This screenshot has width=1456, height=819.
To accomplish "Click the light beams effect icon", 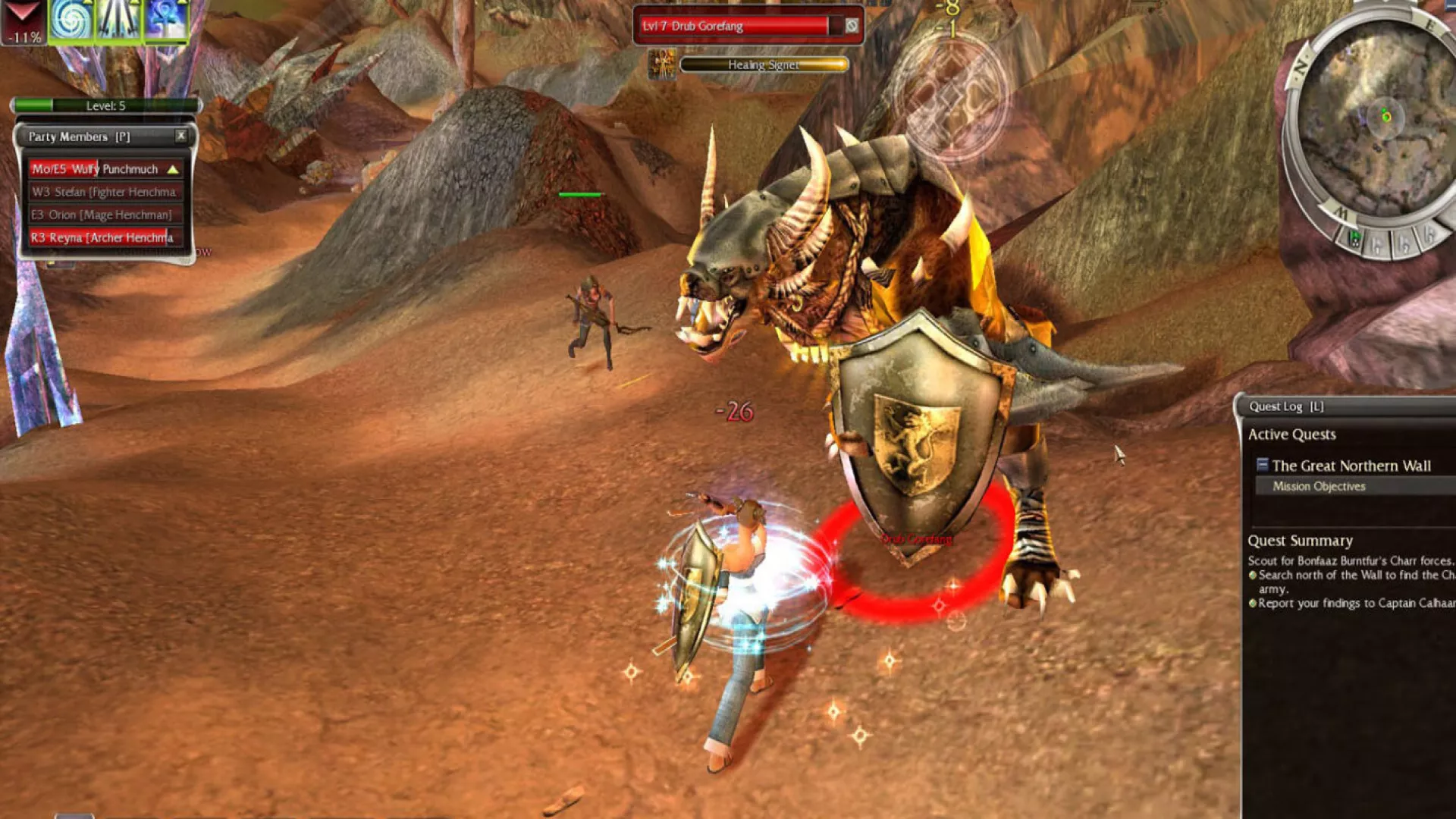I will click(x=118, y=20).
